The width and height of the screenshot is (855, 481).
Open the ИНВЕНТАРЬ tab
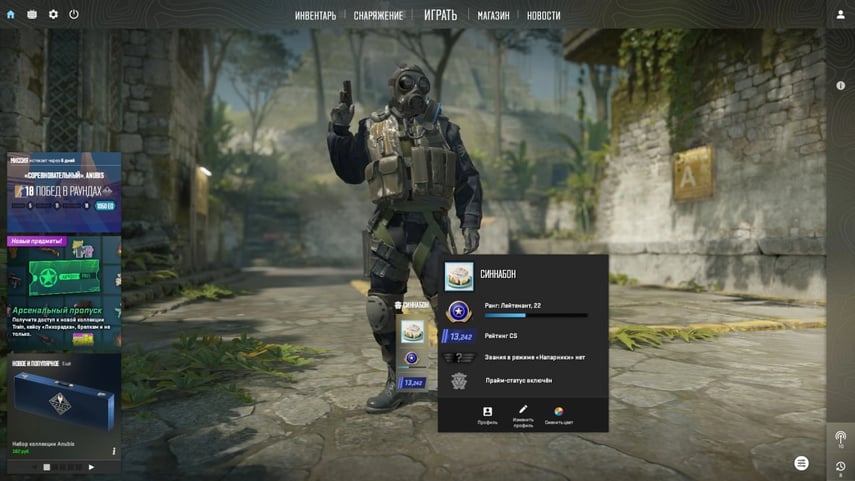coord(315,16)
